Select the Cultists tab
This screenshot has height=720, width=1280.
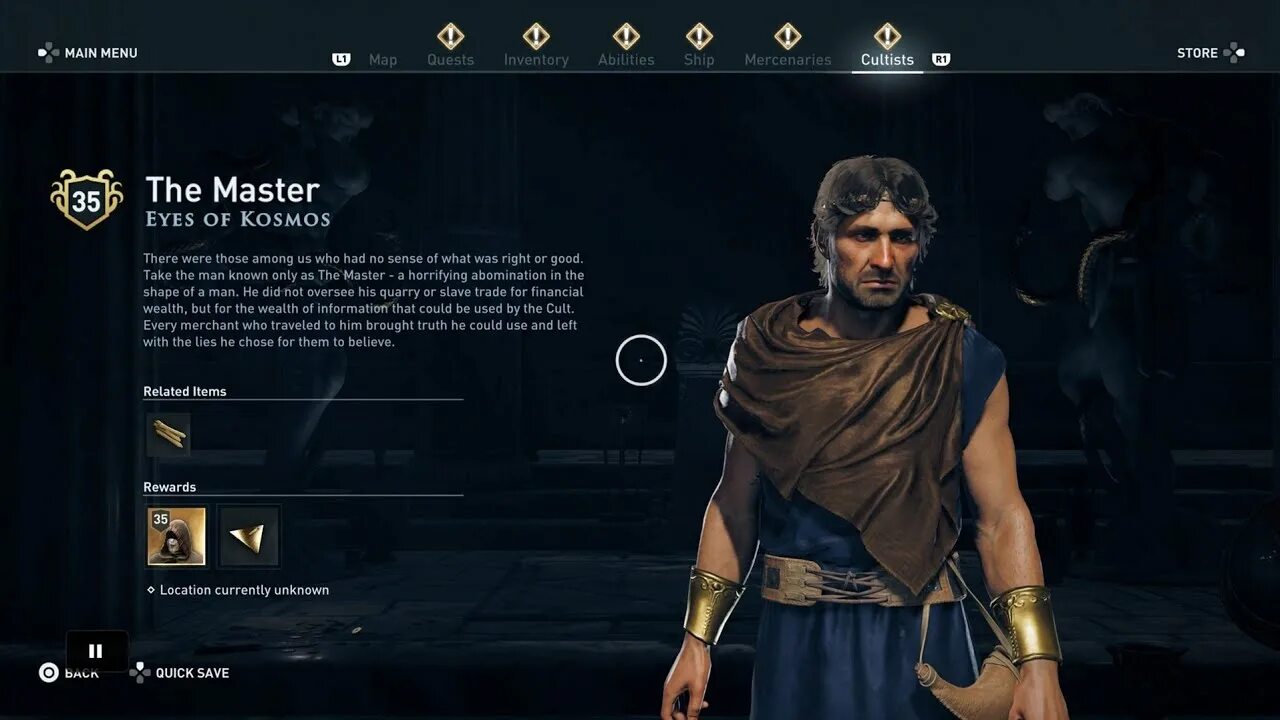point(887,59)
